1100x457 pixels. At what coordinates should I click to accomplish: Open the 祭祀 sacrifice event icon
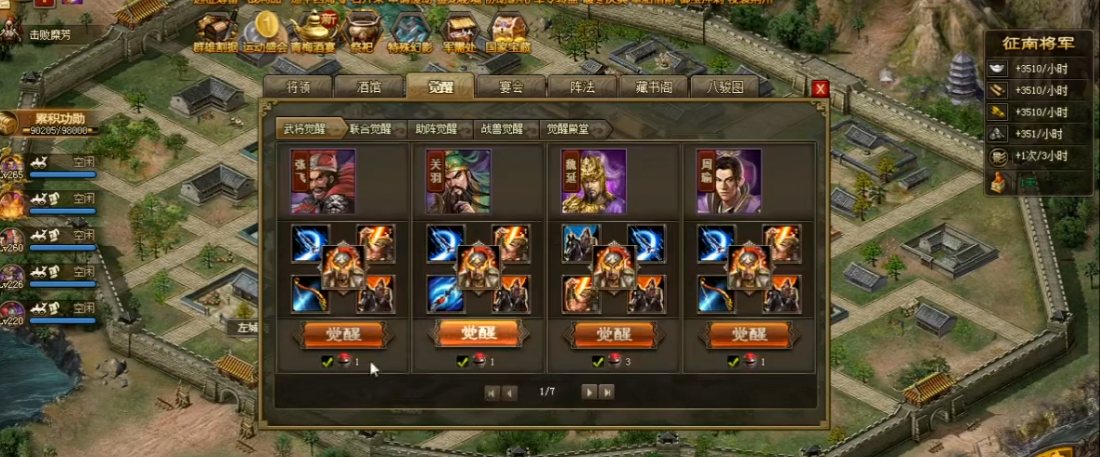[x=361, y=30]
